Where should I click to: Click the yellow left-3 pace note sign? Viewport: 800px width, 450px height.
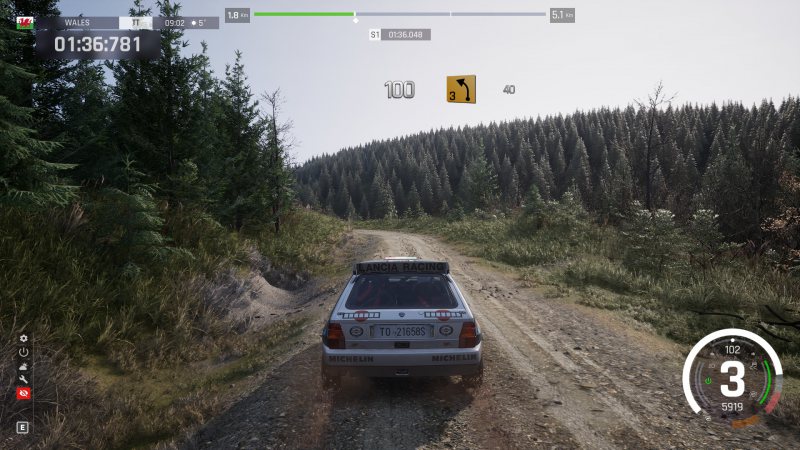click(460, 89)
